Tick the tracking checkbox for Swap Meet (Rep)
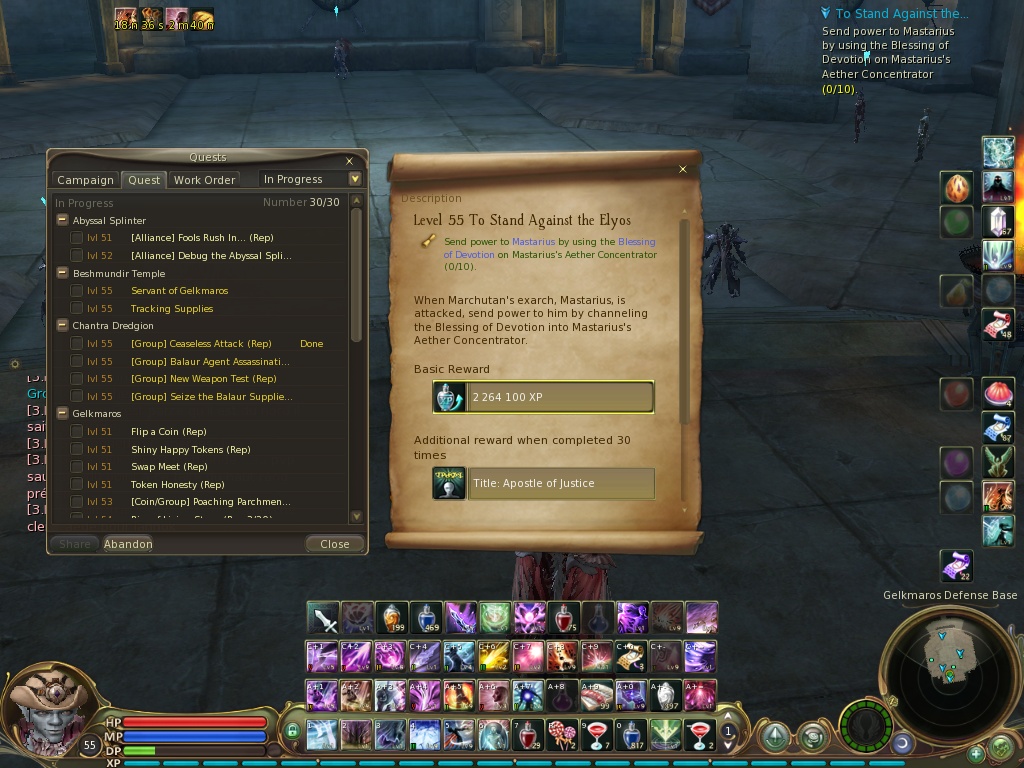 click(77, 467)
